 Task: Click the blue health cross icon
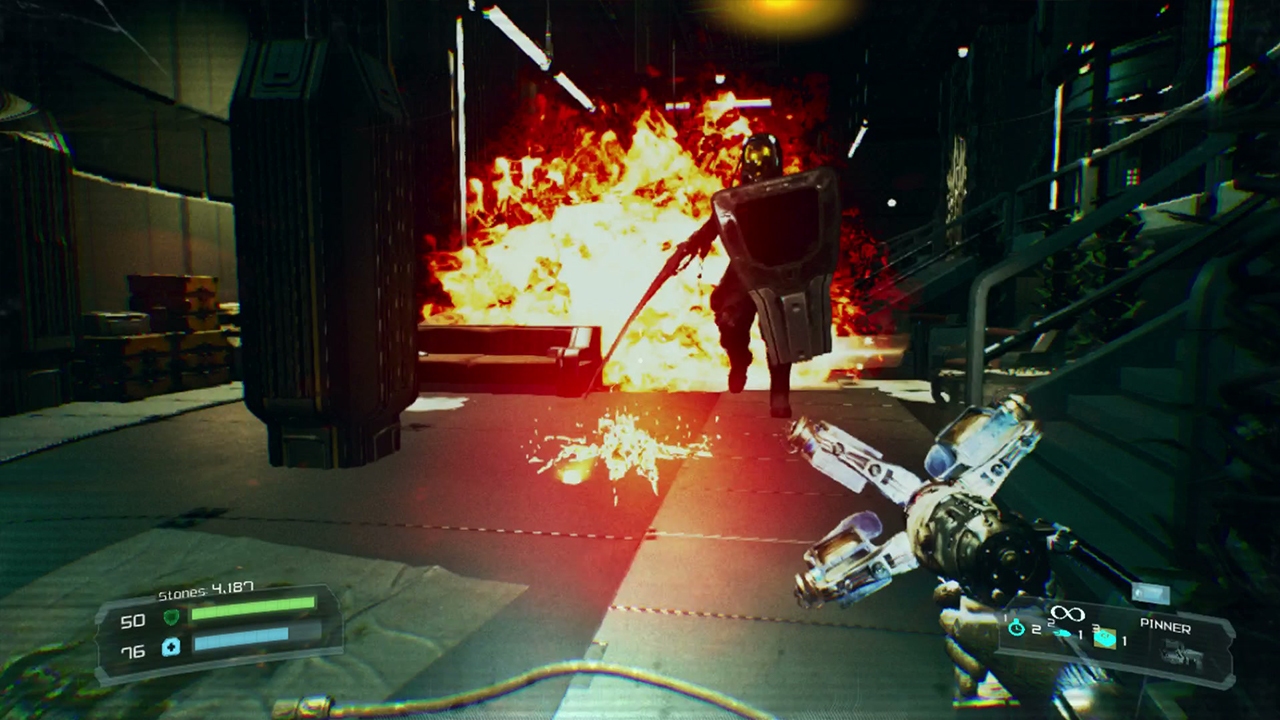pyautogui.click(x=171, y=648)
